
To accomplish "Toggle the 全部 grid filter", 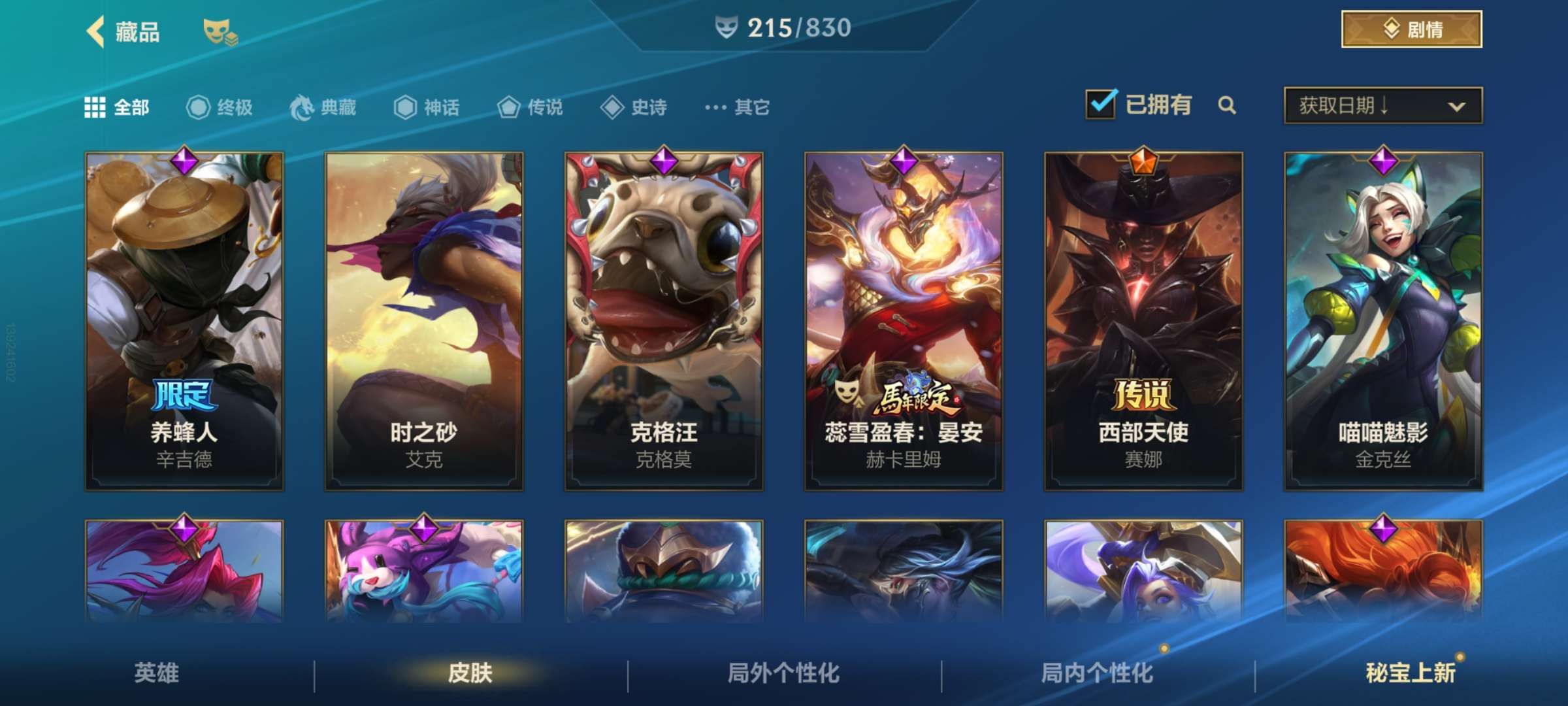I will (94, 107).
